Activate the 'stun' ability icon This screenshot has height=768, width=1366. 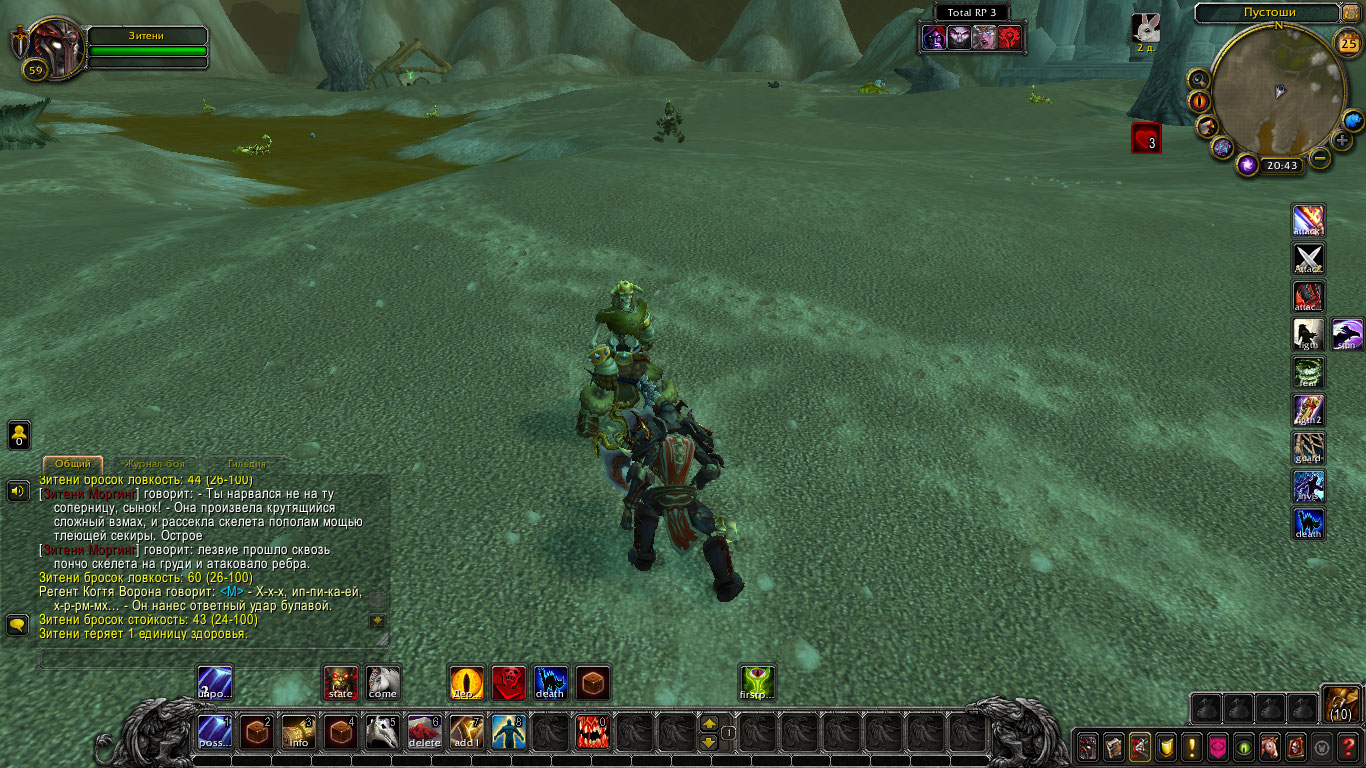1347,334
